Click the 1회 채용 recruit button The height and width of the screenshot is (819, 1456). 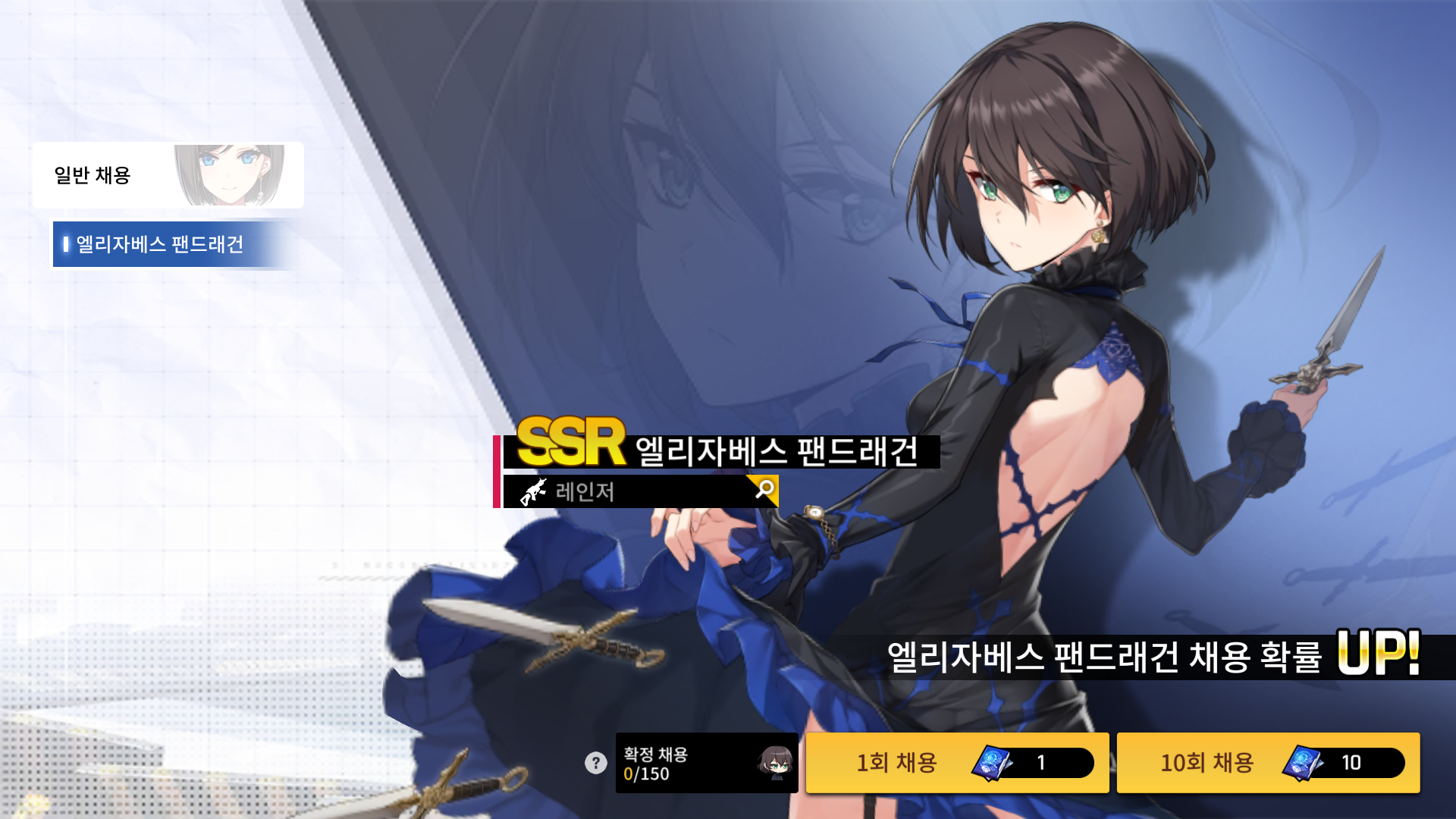(957, 762)
